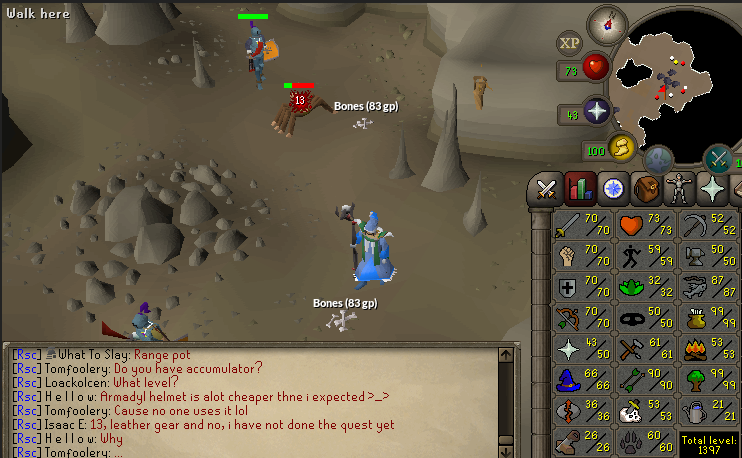
Task: Click the Firemaking campfire skill
Action: pos(711,349)
